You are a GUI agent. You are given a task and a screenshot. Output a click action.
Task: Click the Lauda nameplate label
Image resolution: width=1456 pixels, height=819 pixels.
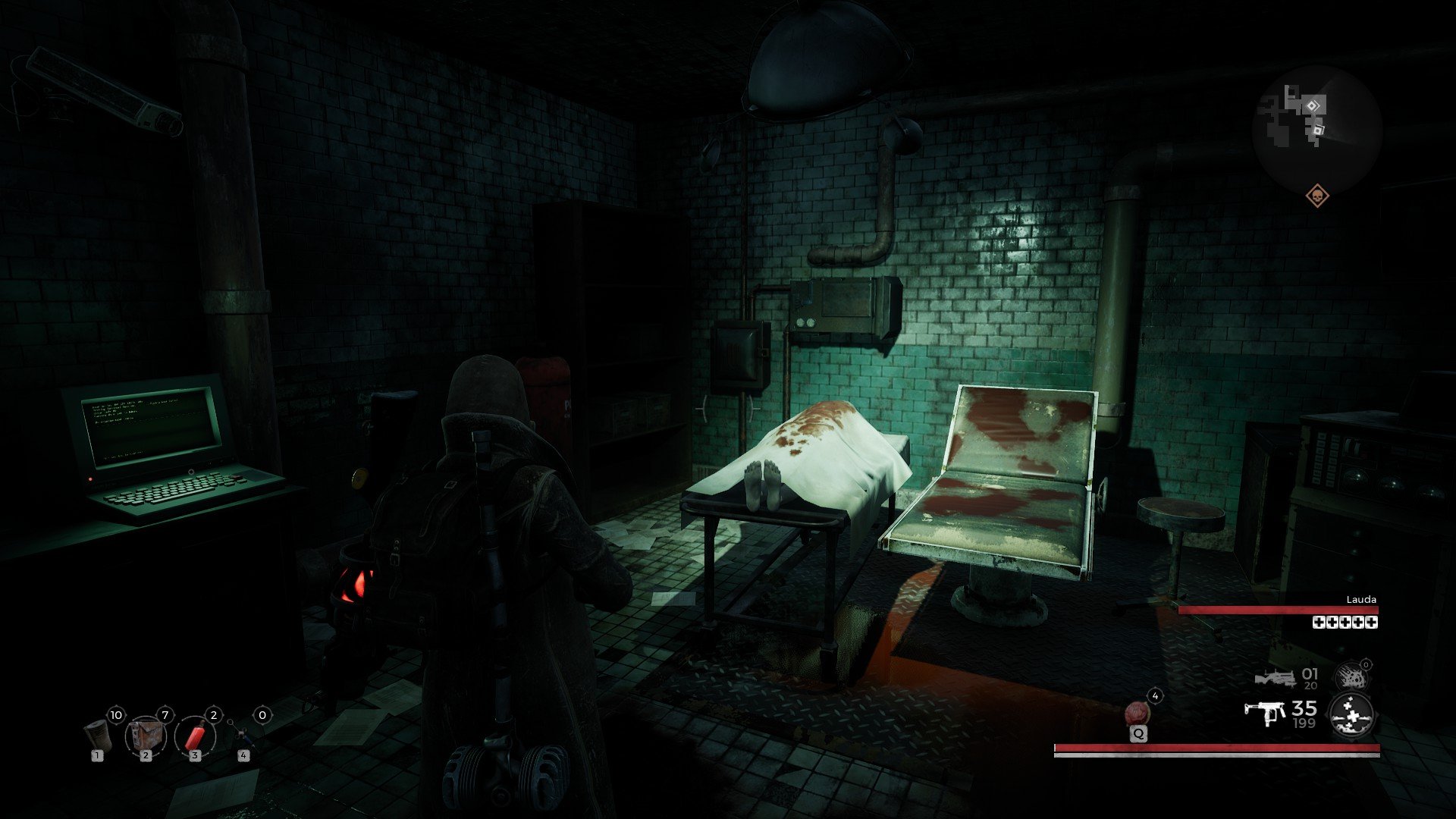click(x=1361, y=600)
